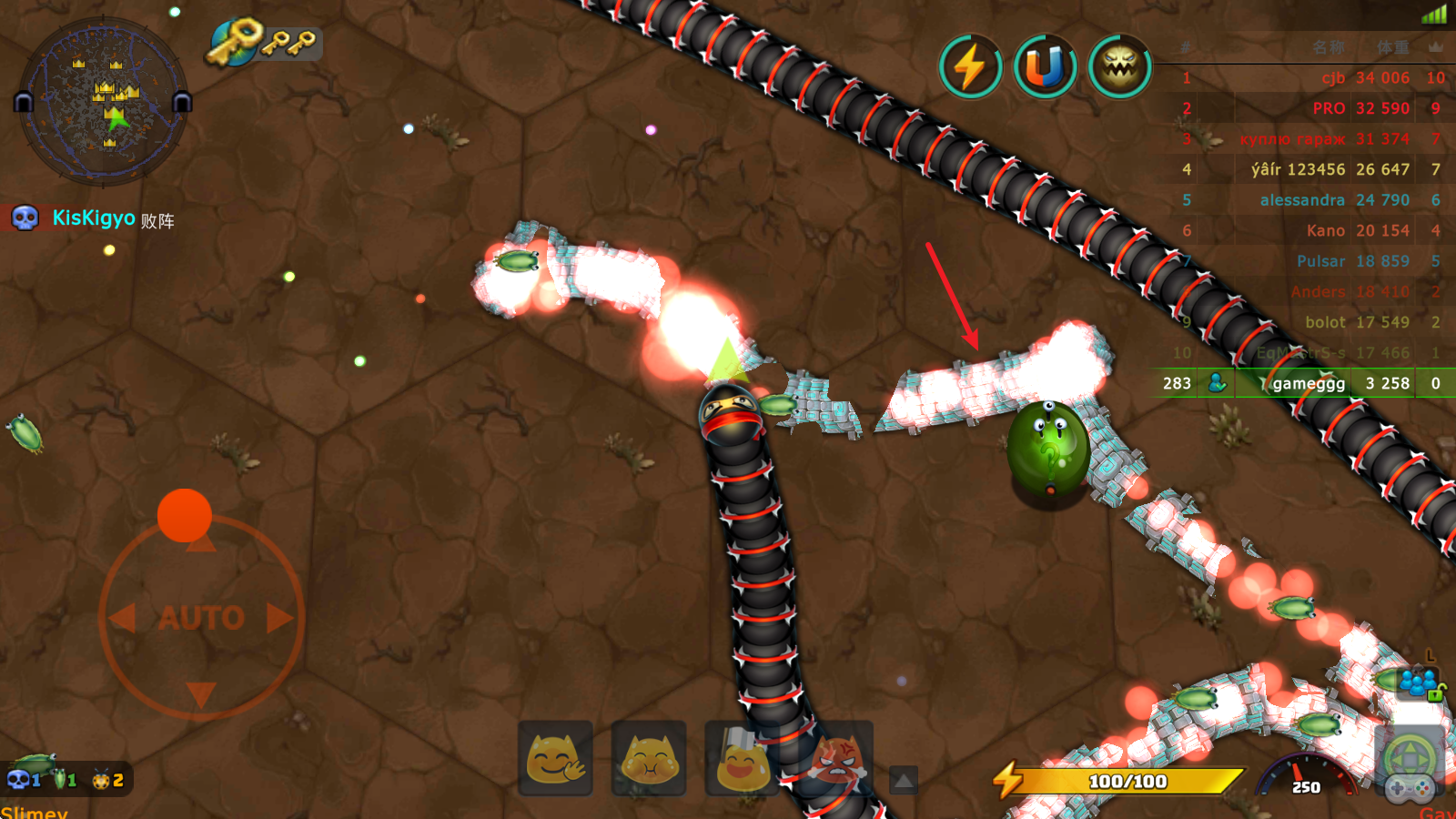
Task: Open the blue team players icon
Action: [1418, 682]
